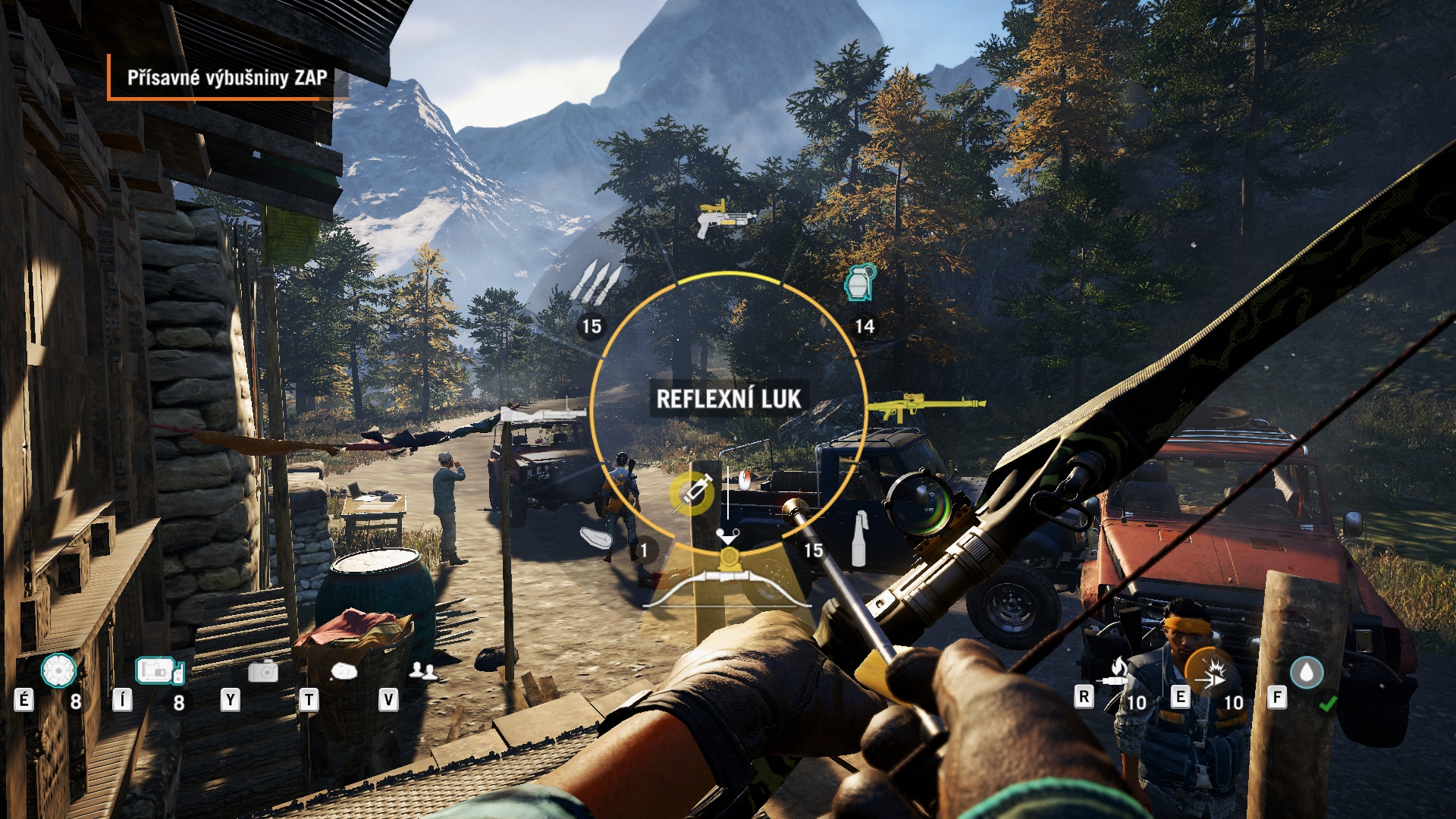Open the camera icon
1456x819 pixels.
tap(262, 671)
